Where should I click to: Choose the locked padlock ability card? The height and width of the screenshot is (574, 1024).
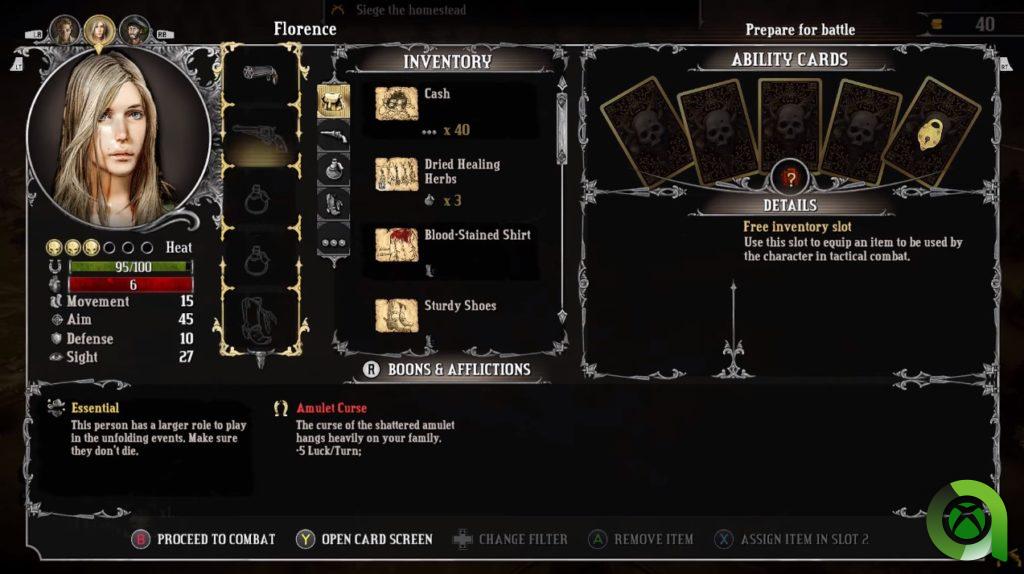932,133
